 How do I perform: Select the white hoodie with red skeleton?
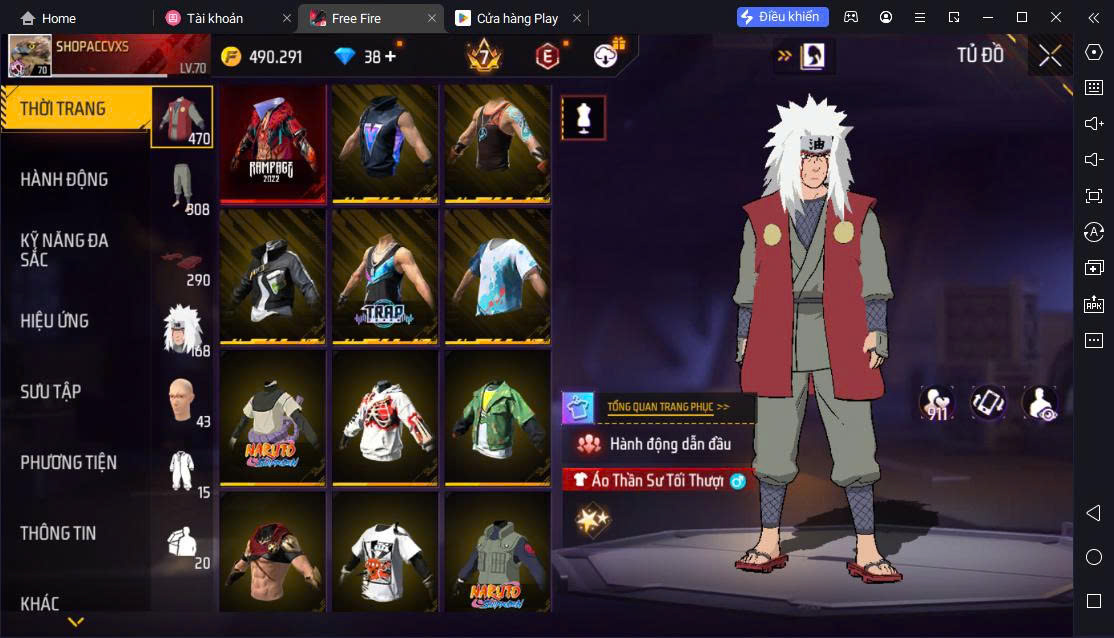point(385,416)
